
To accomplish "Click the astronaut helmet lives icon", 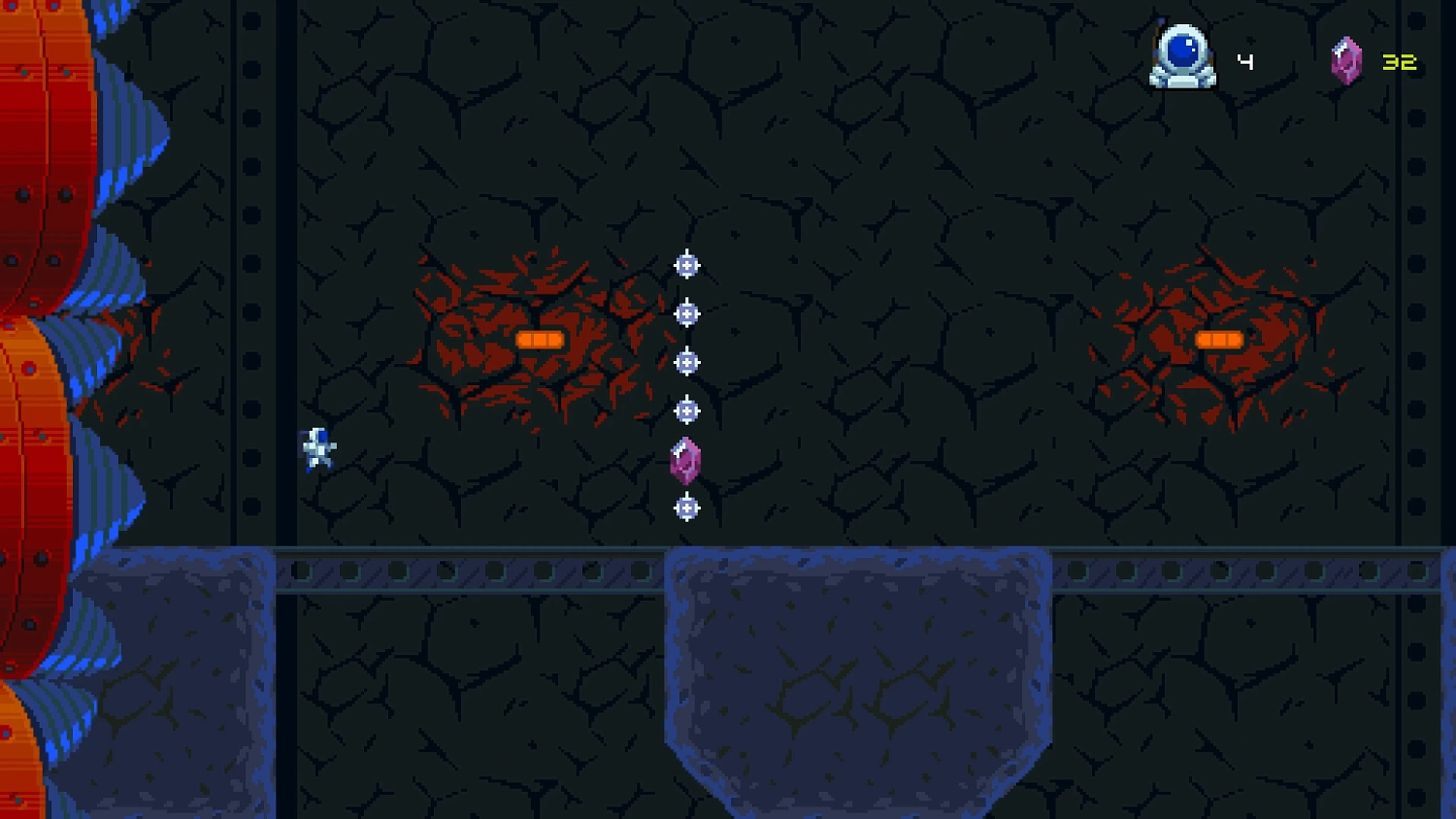I will (1182, 57).
